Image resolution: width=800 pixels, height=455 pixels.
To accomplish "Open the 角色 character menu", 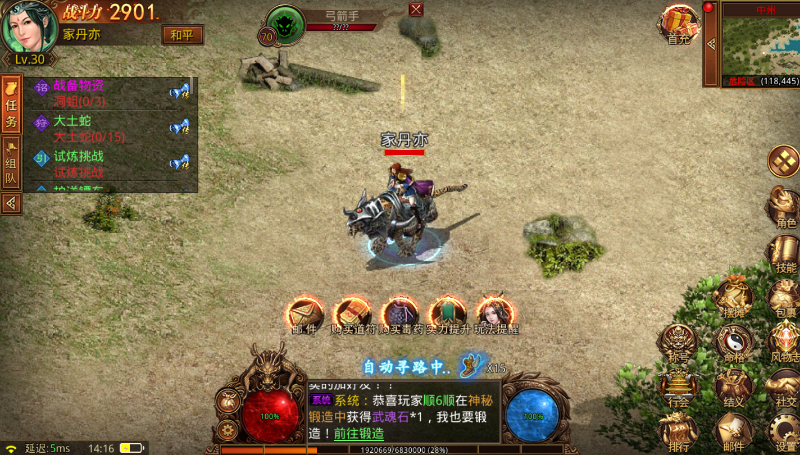I will 784,207.
